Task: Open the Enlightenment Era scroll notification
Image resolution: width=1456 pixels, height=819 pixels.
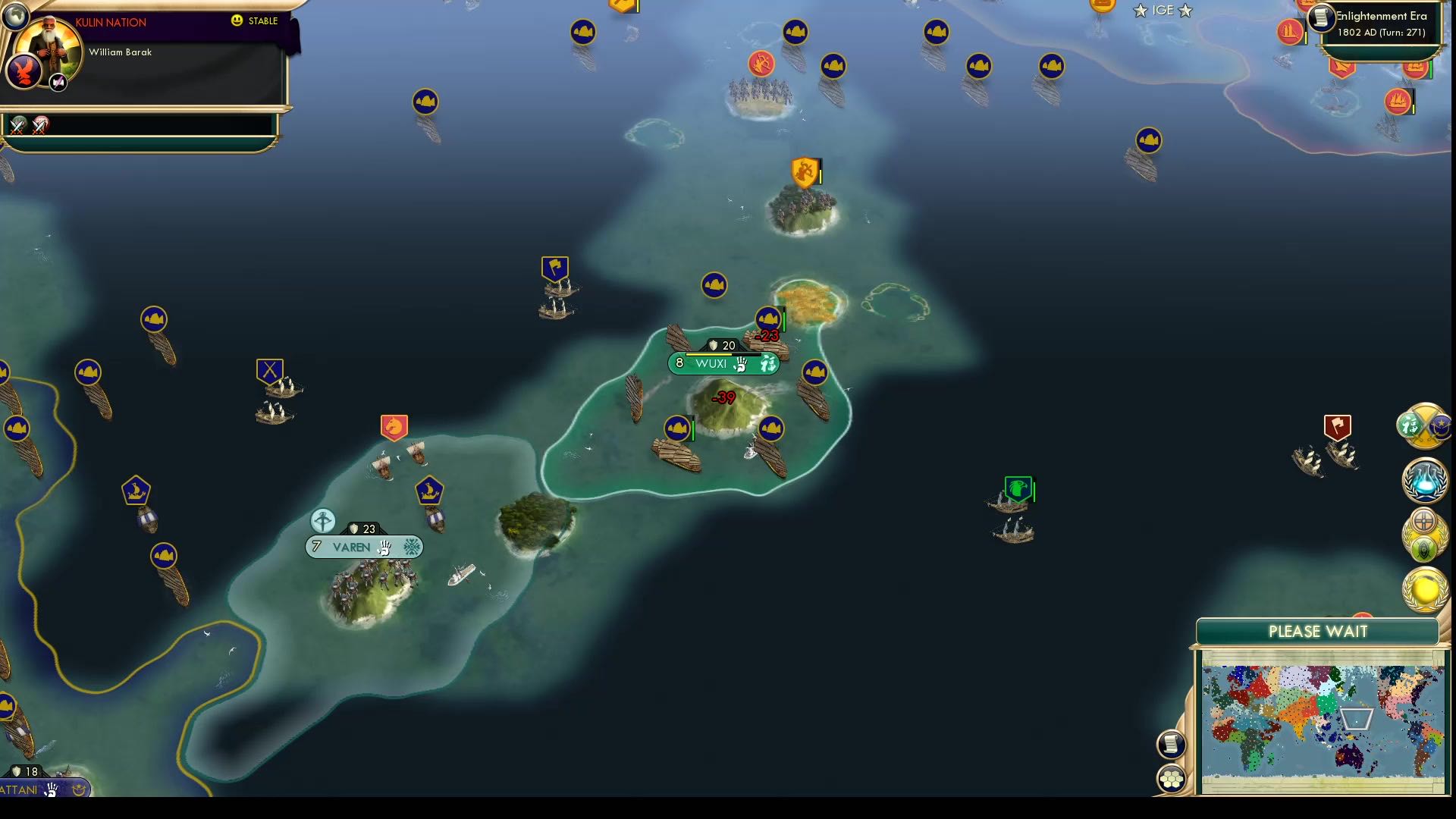Action: [1320, 19]
